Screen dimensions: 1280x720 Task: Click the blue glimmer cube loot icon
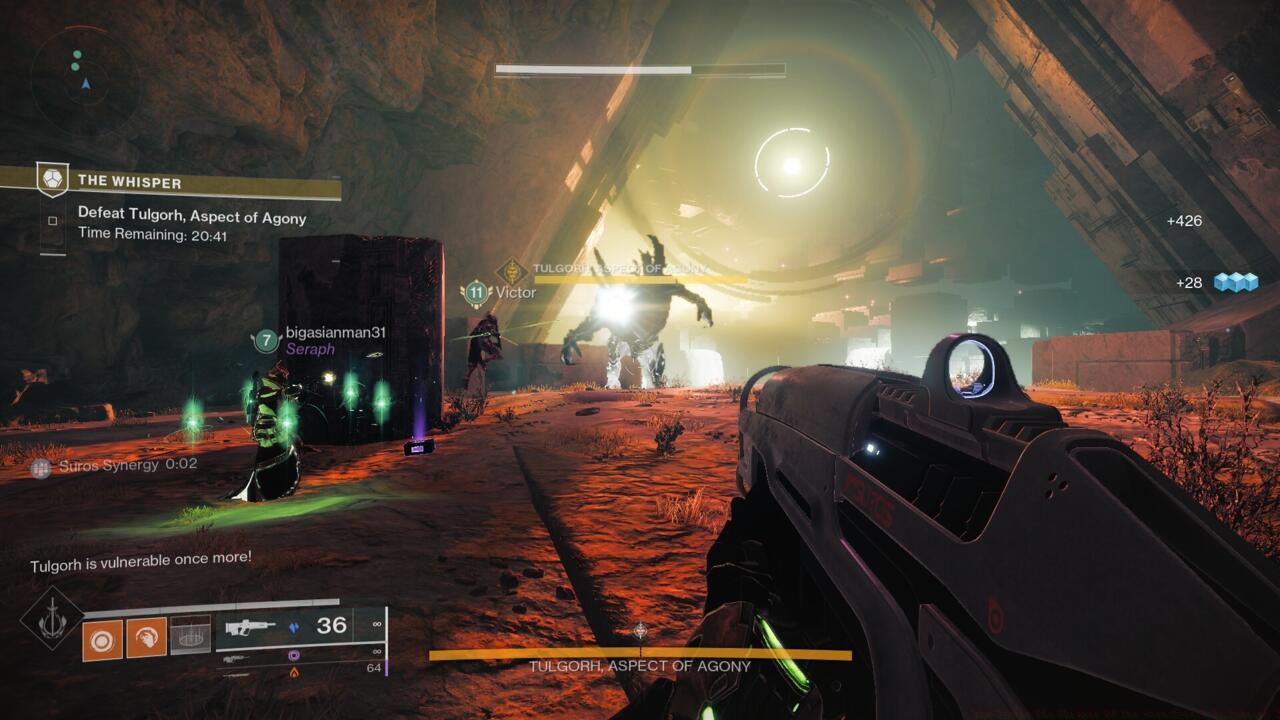(1236, 283)
